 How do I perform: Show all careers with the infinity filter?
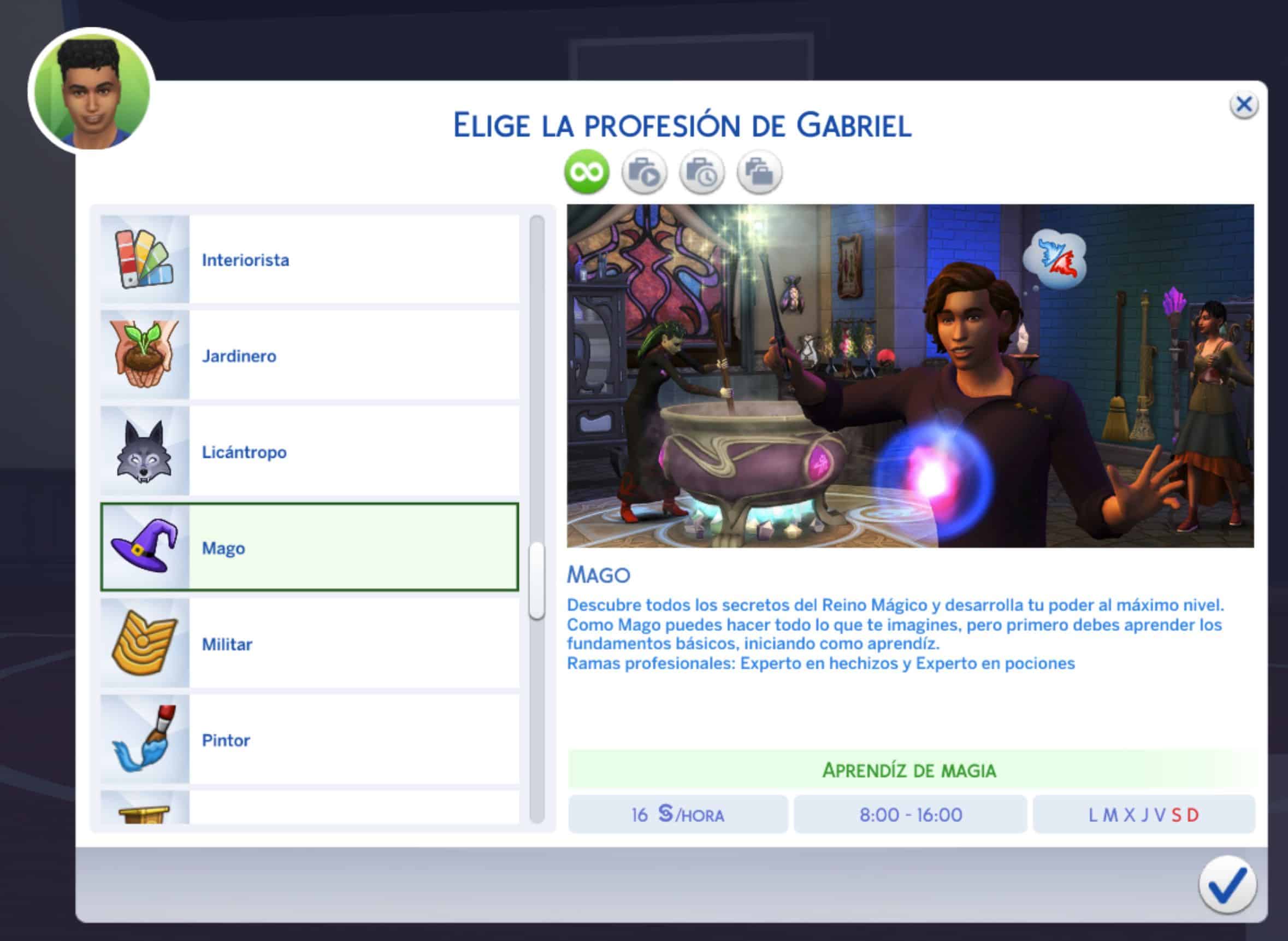pyautogui.click(x=587, y=172)
